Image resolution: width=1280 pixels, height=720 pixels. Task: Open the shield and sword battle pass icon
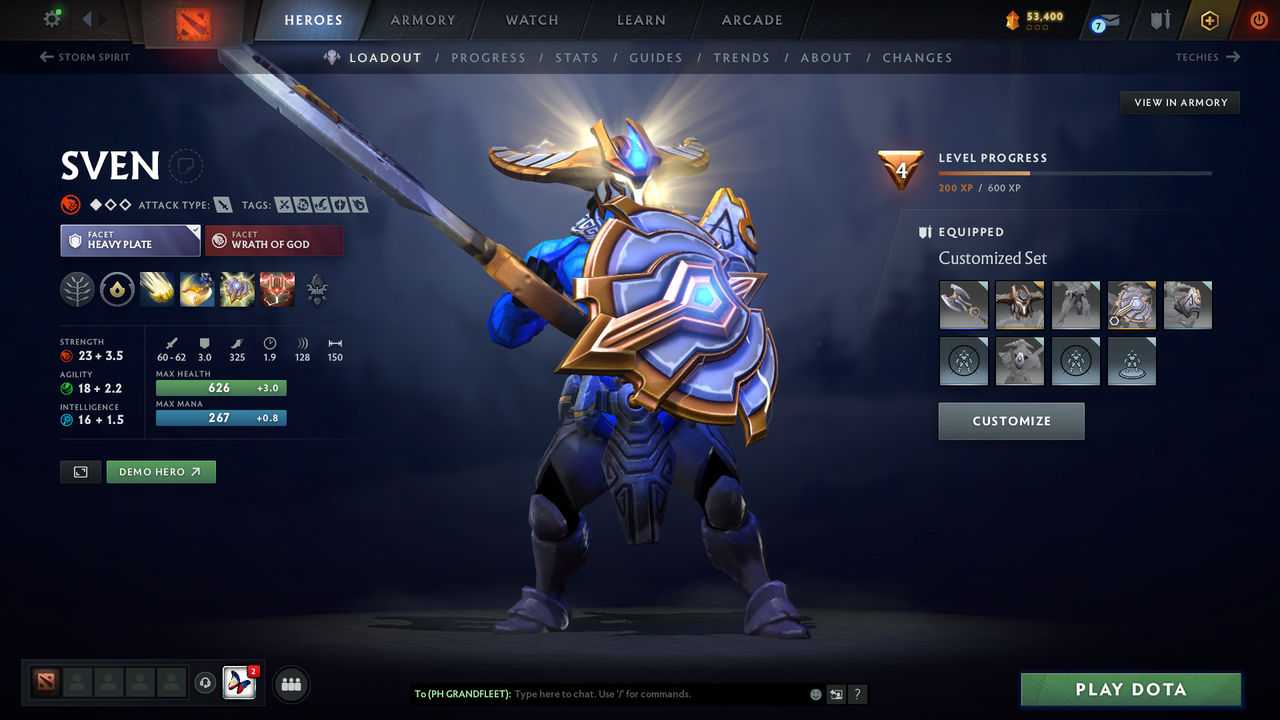1160,21
